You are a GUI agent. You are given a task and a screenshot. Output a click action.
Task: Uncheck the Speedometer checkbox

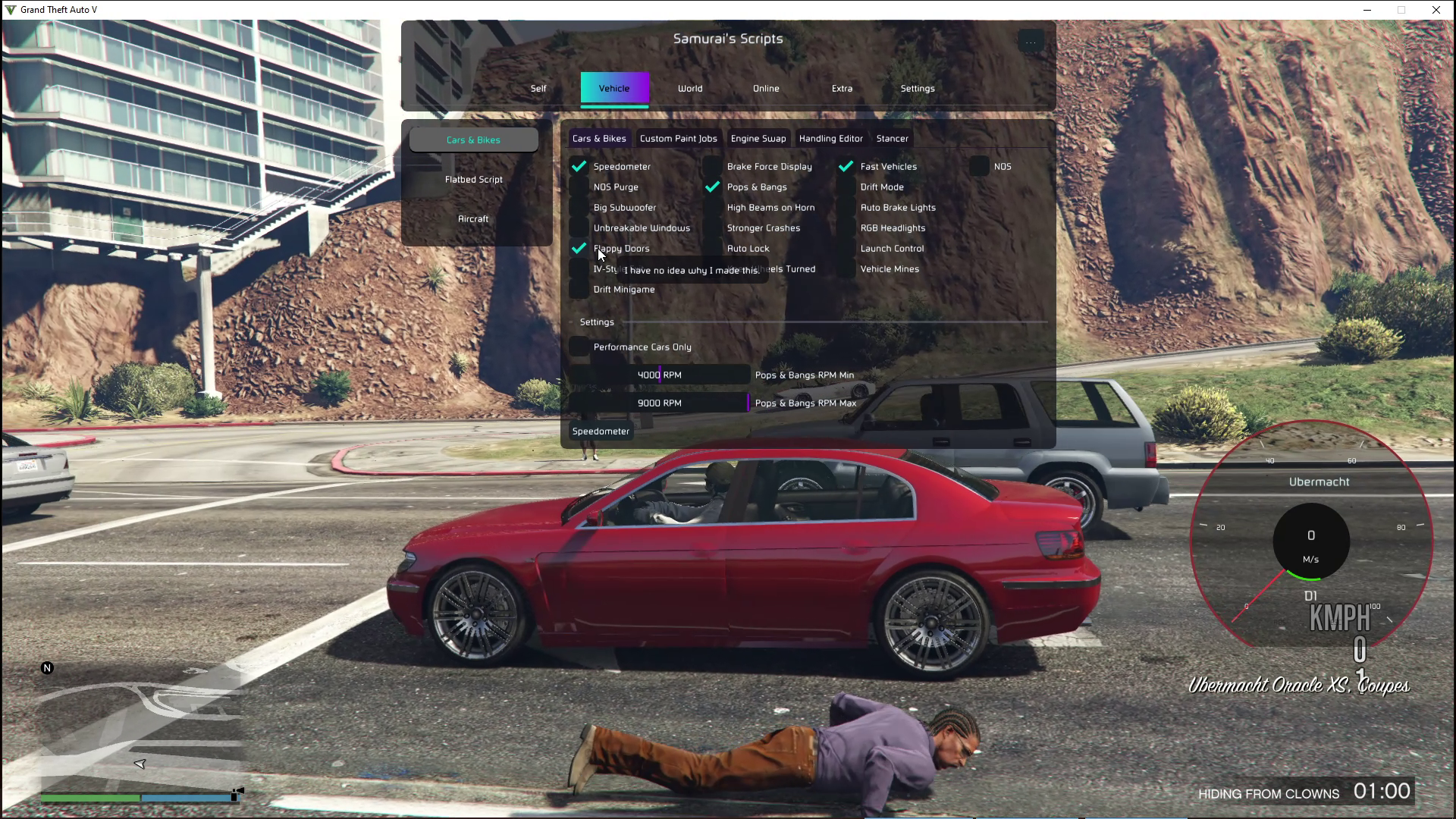point(579,167)
